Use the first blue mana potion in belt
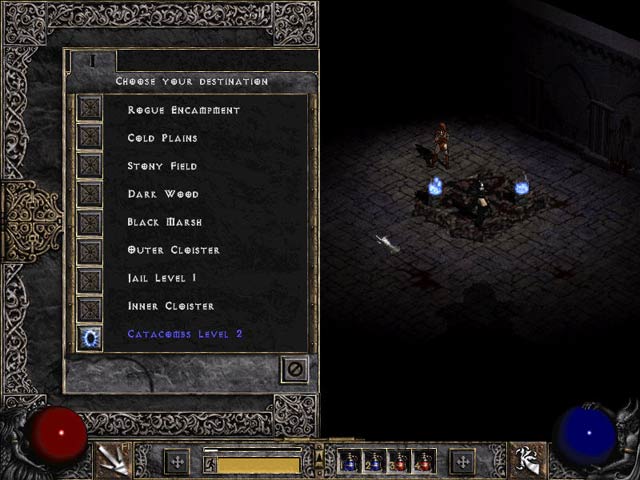 [x=349, y=461]
